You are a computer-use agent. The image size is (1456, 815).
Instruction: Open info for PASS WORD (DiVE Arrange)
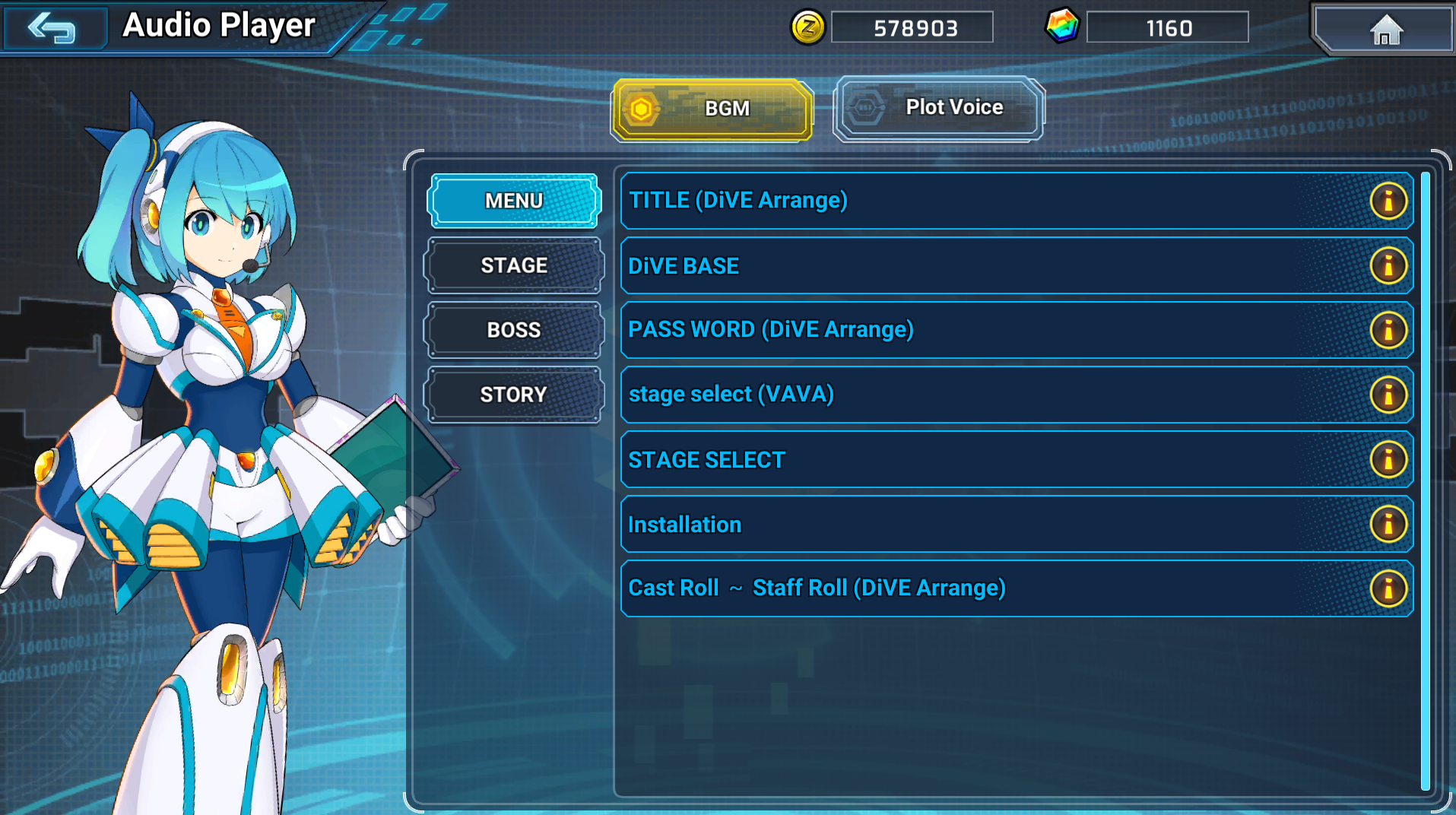(1388, 330)
